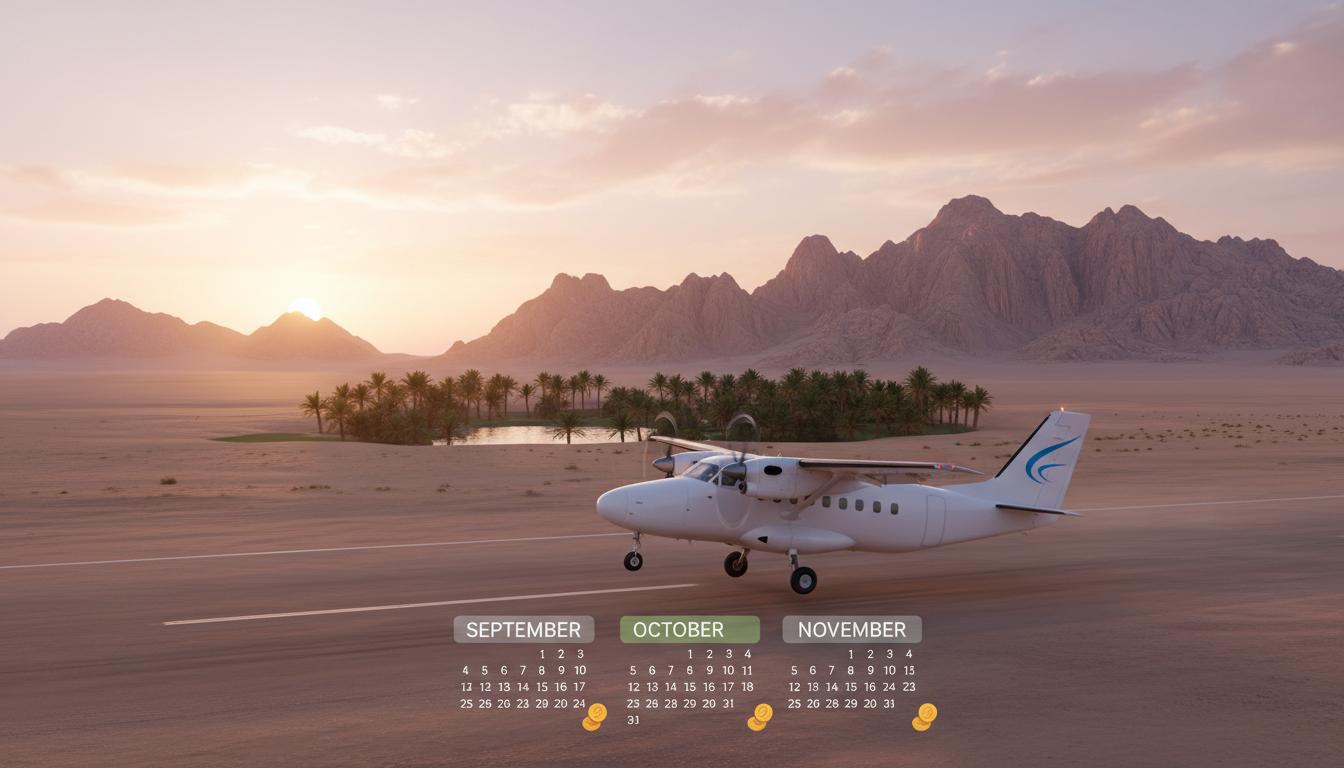This screenshot has width=1344, height=768.
Task: Open the NOVEMBER month tab
Action: point(851,629)
